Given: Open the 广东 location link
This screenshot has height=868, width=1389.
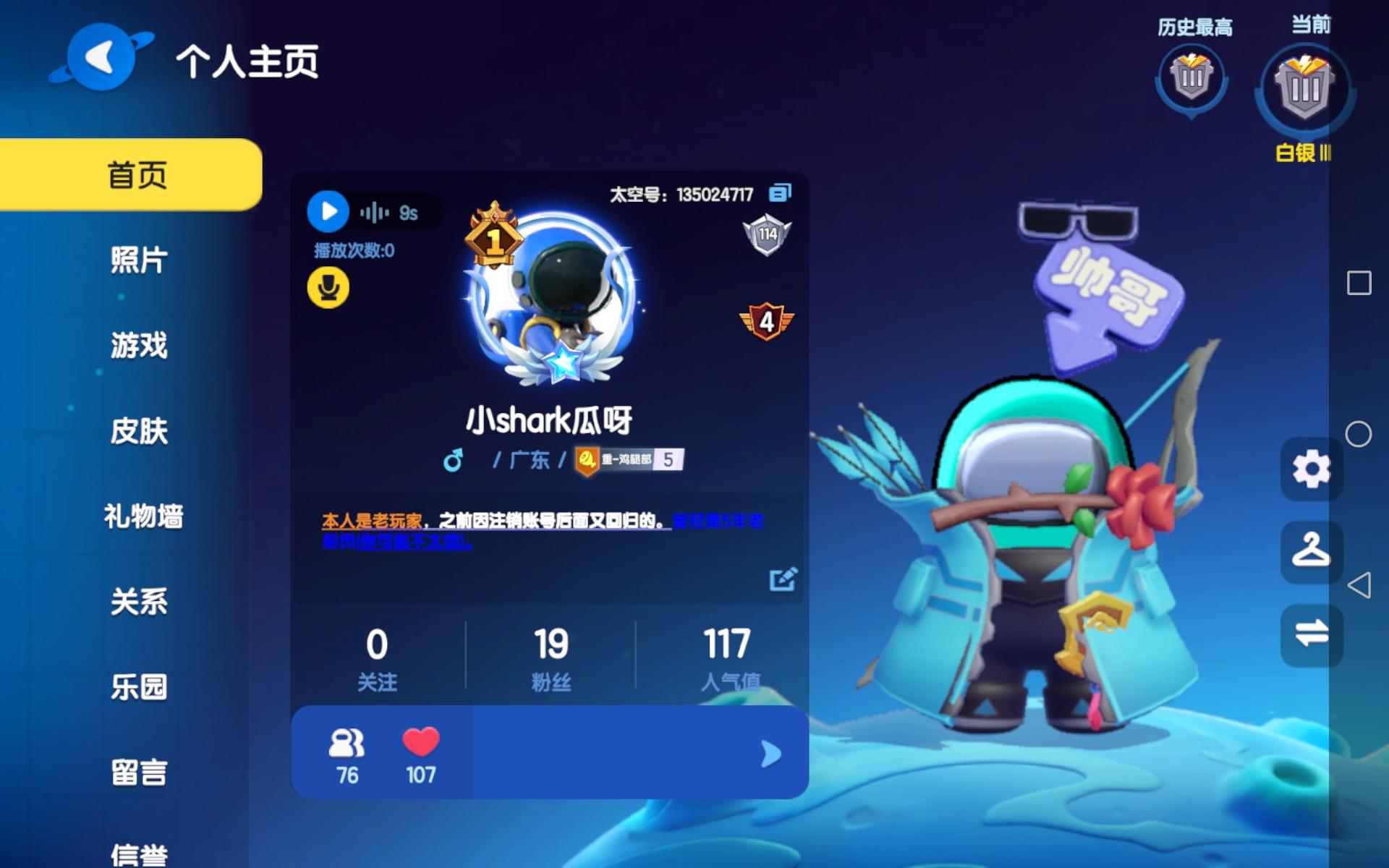Looking at the screenshot, I should [528, 459].
